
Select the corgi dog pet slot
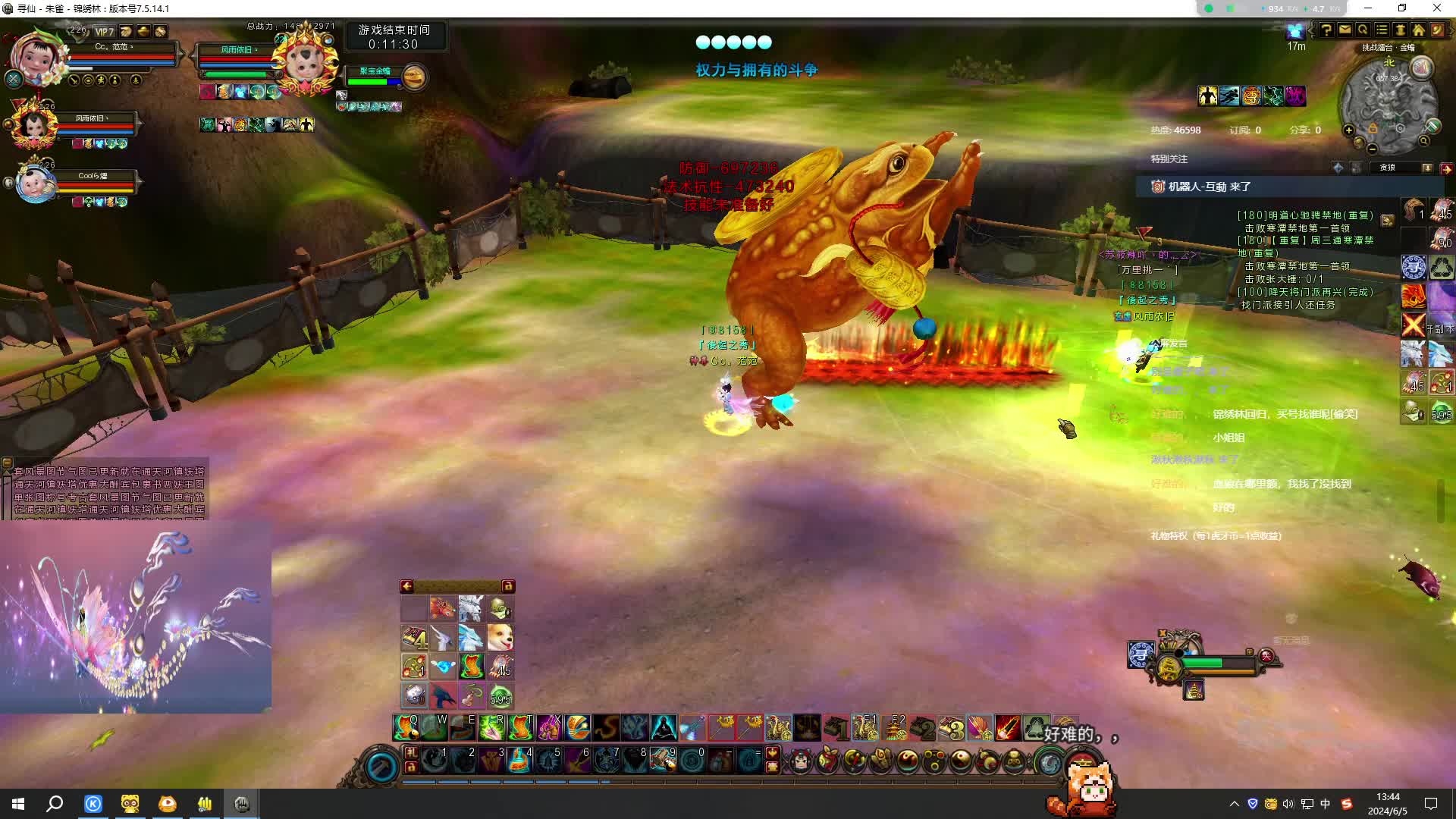coord(500,638)
